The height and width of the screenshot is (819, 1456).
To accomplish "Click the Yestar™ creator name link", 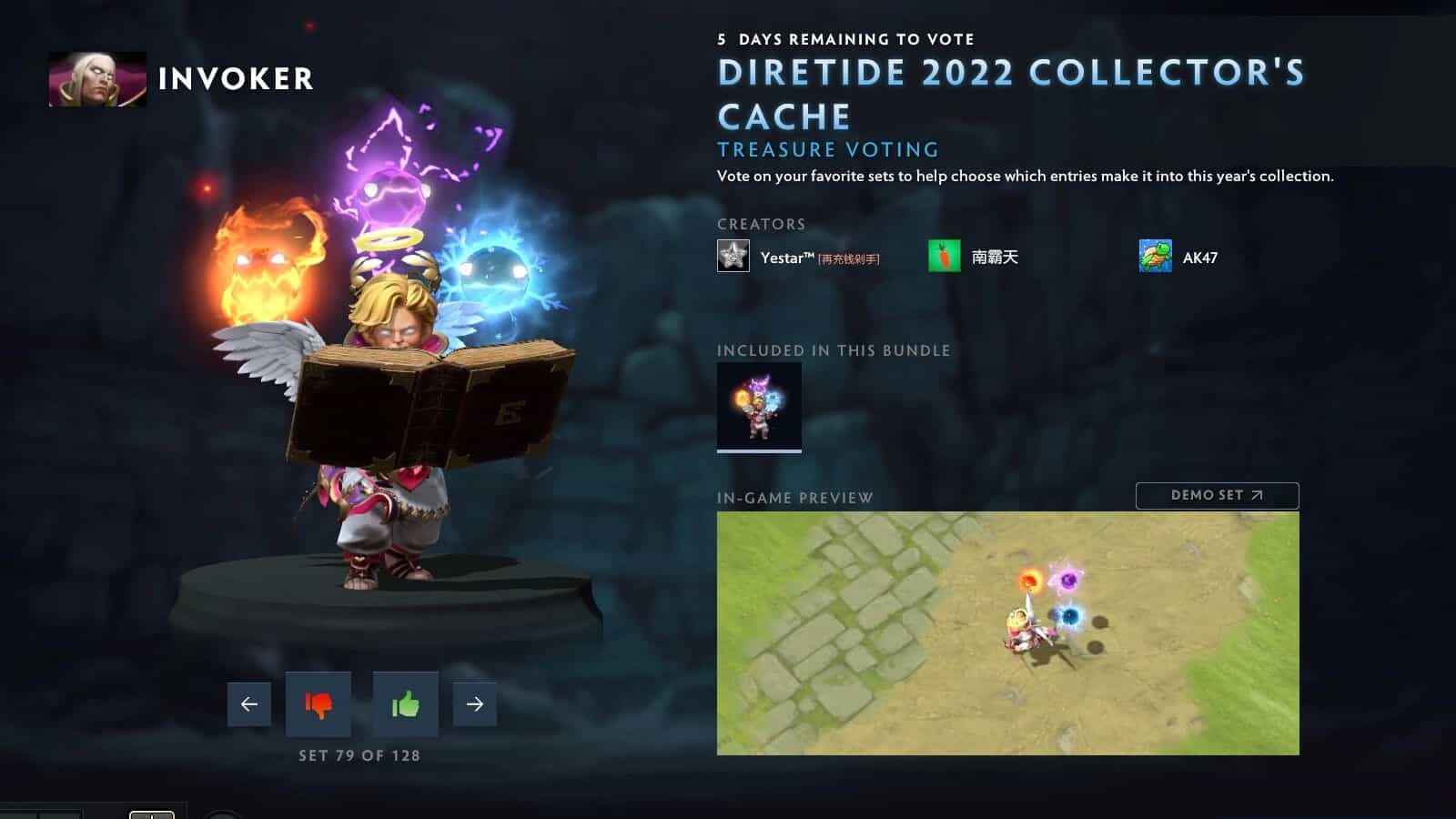I will [x=788, y=258].
